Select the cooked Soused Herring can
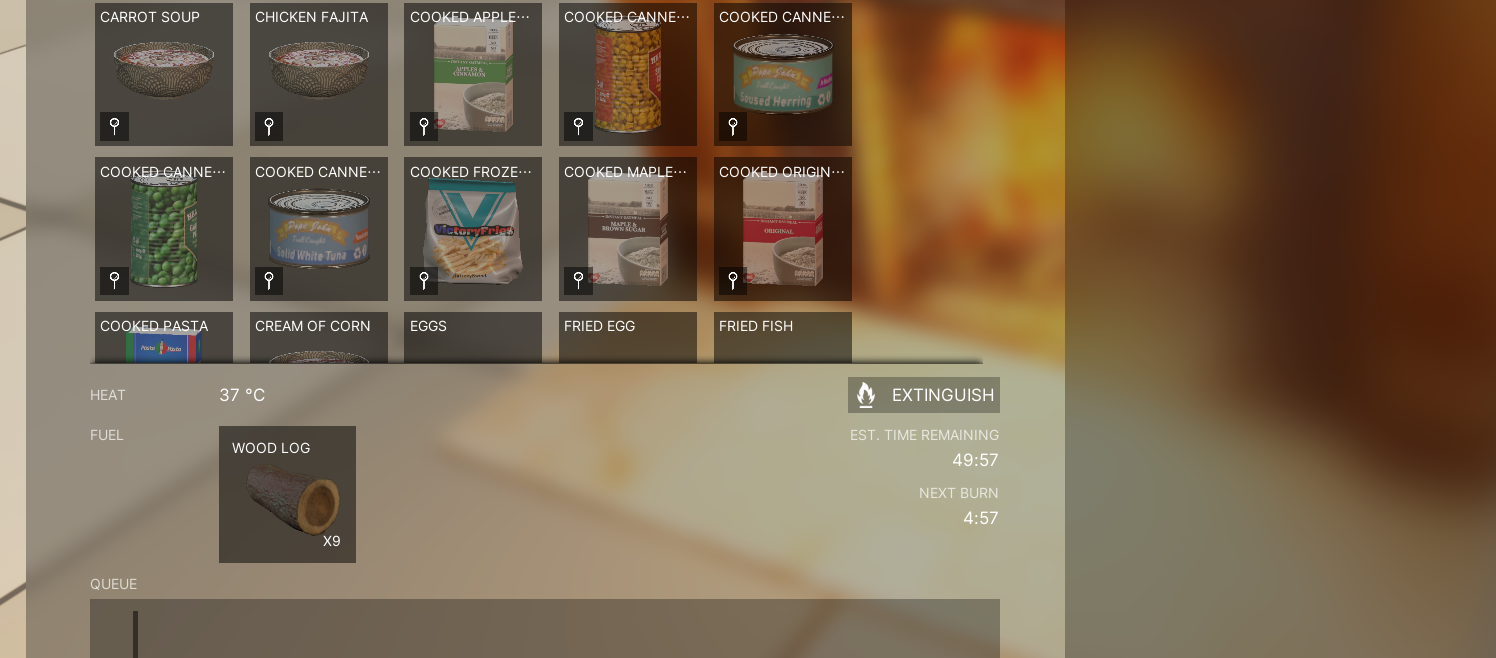Viewport: 1496px width, 658px height. click(782, 75)
